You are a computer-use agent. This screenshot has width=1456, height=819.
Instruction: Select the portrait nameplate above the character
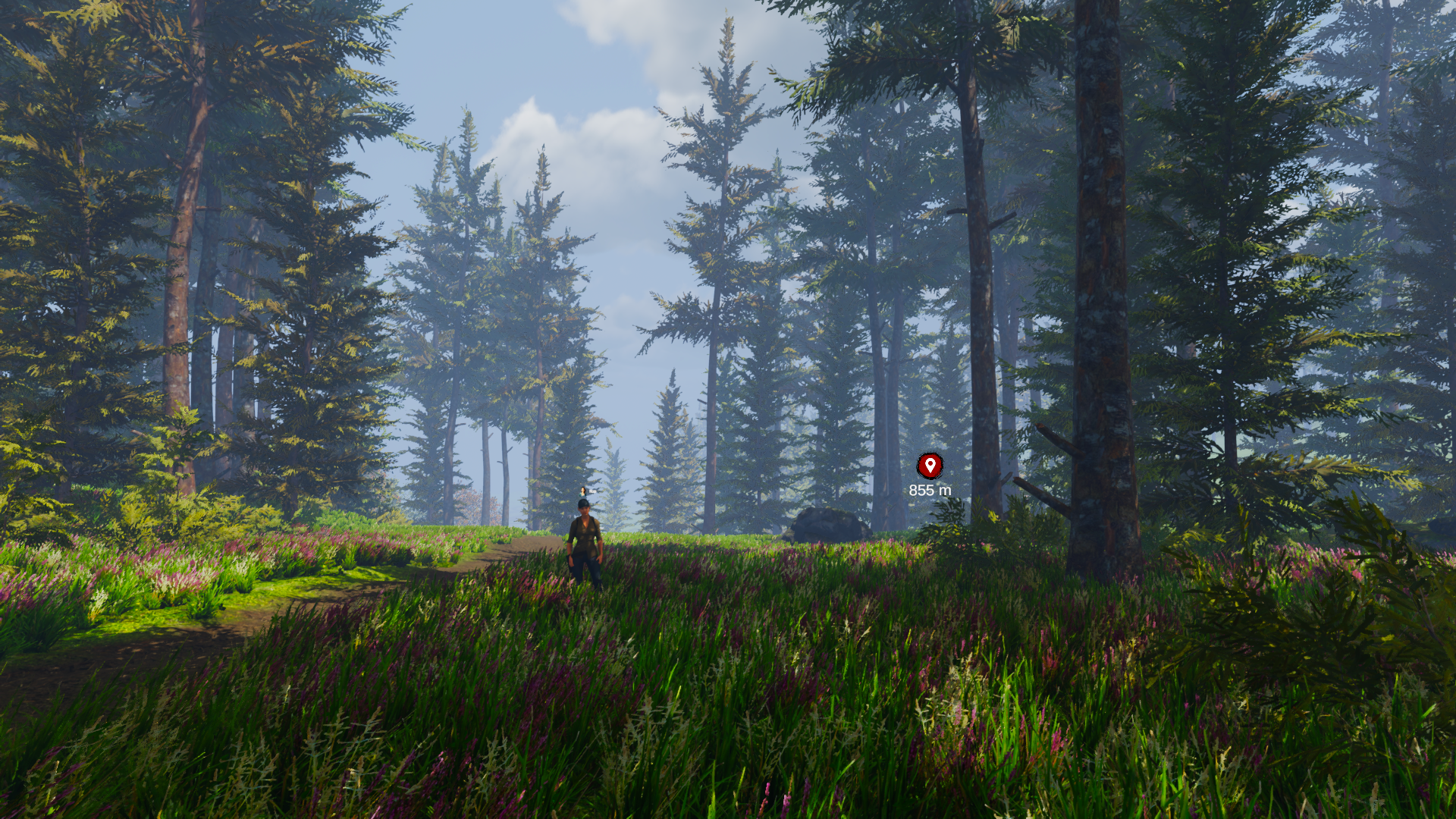(585, 491)
